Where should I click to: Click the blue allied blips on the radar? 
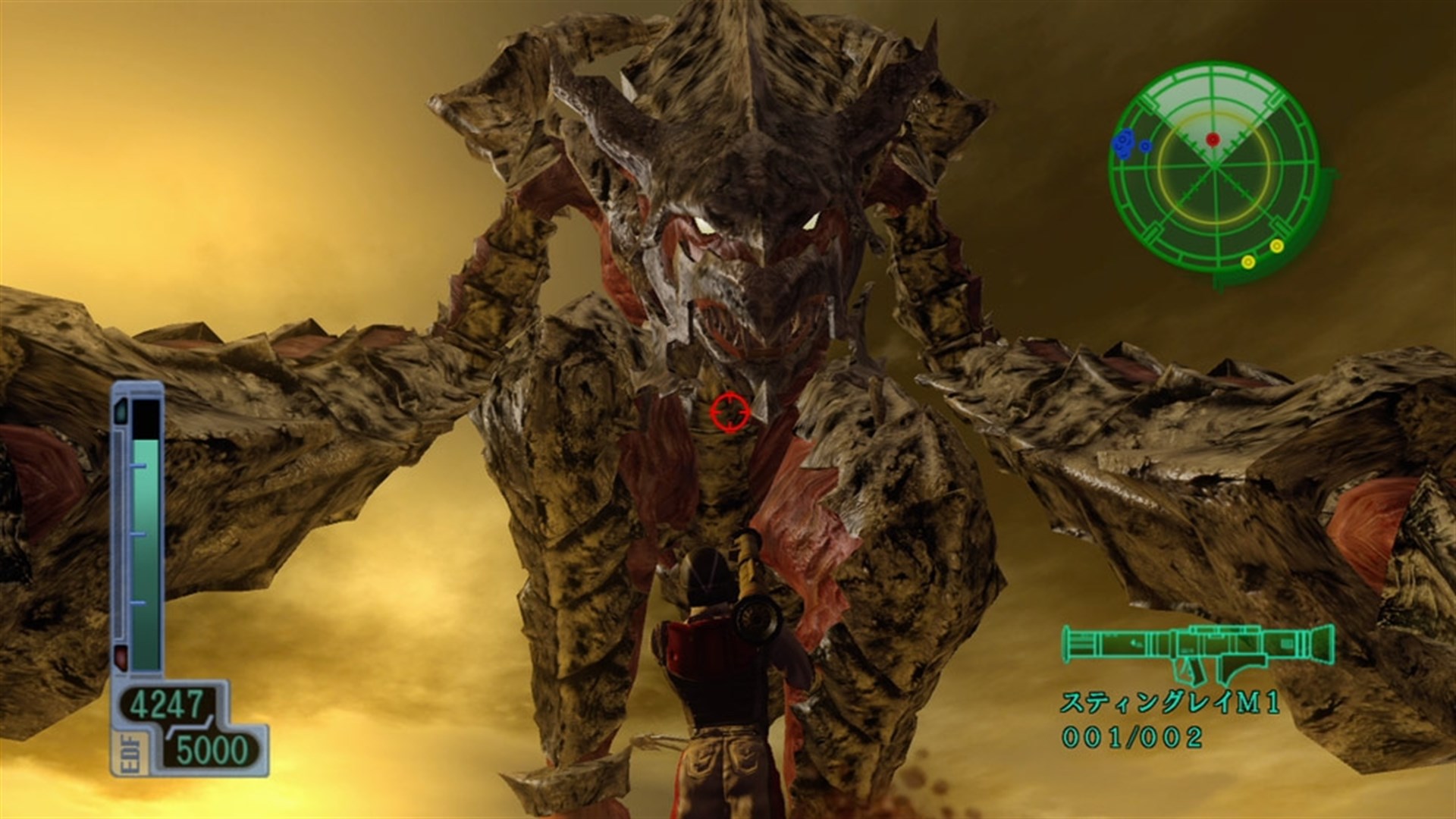[x=1124, y=141]
